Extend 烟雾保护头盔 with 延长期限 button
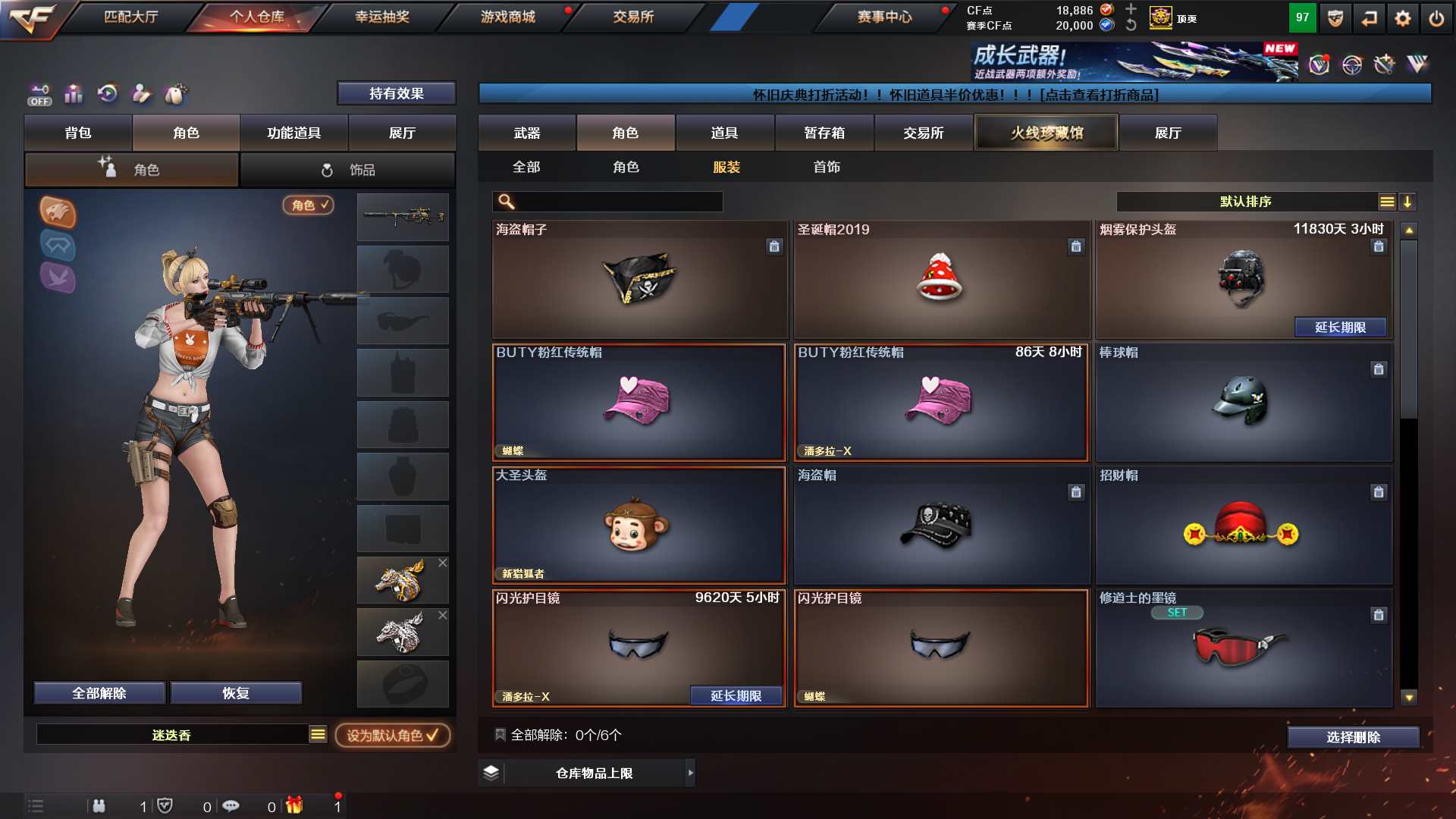 1340,327
